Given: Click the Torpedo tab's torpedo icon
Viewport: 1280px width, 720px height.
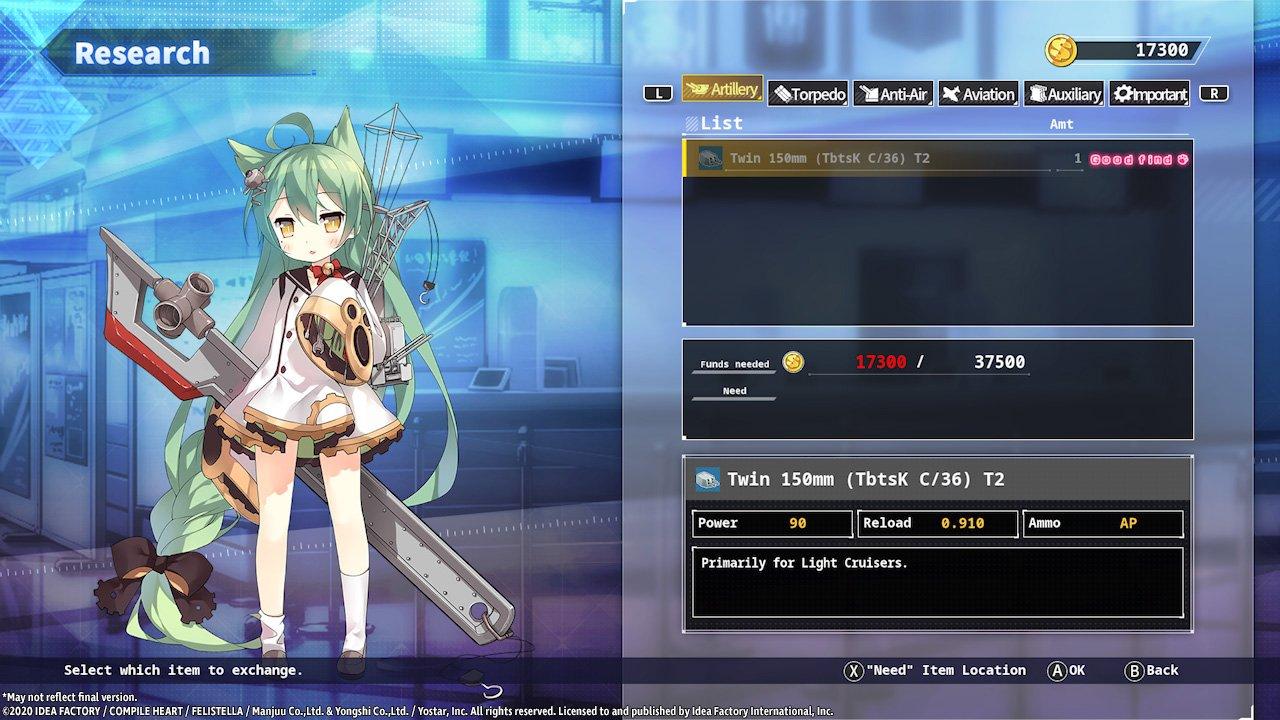Looking at the screenshot, I should coord(783,93).
